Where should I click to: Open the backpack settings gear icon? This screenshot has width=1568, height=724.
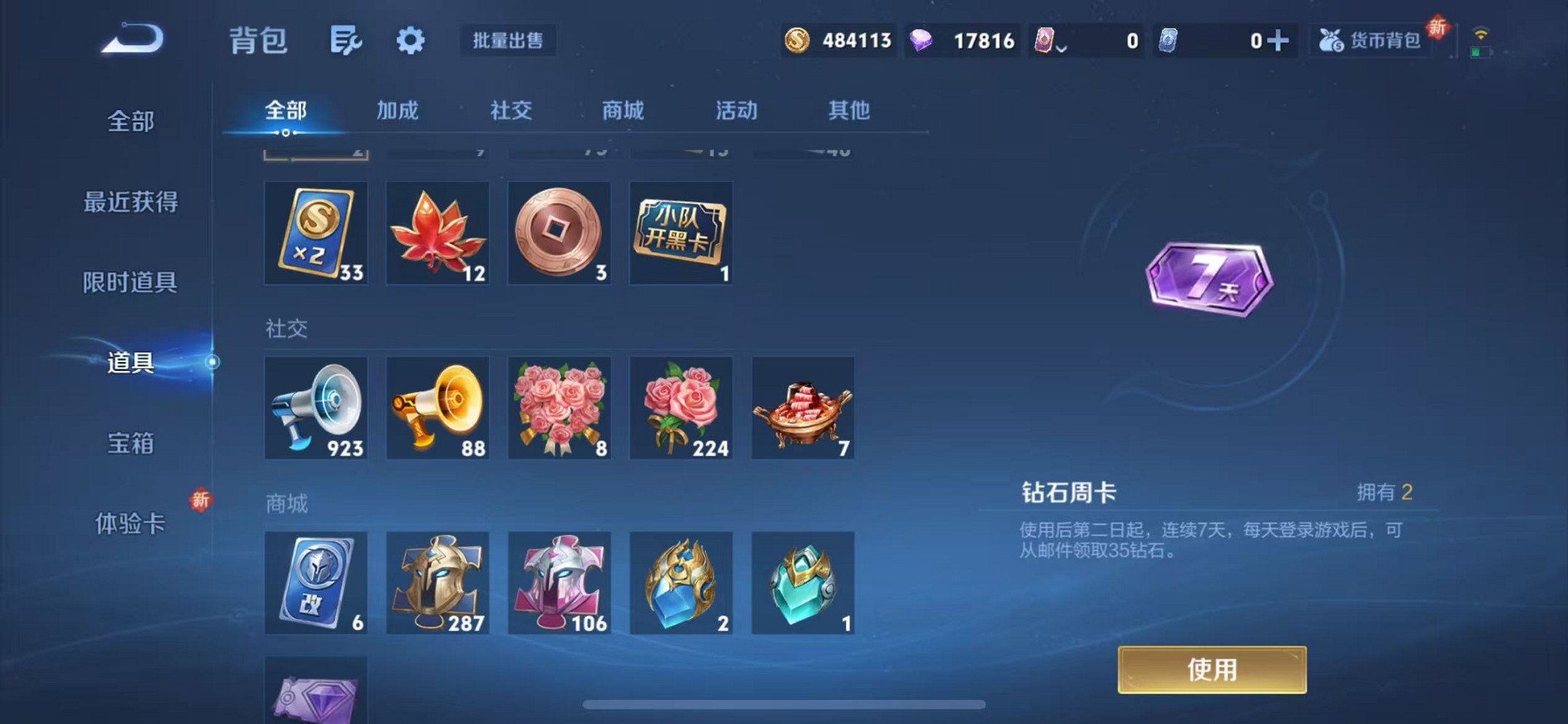coord(410,41)
